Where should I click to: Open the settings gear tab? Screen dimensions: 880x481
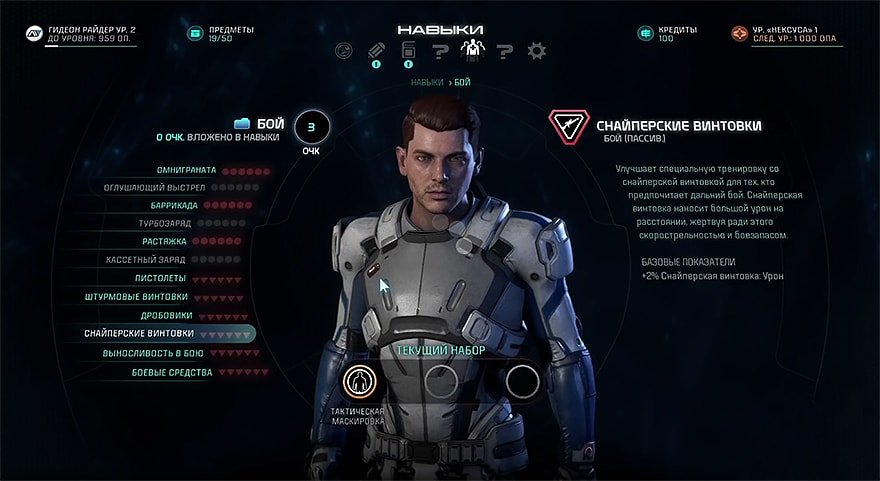(x=536, y=50)
